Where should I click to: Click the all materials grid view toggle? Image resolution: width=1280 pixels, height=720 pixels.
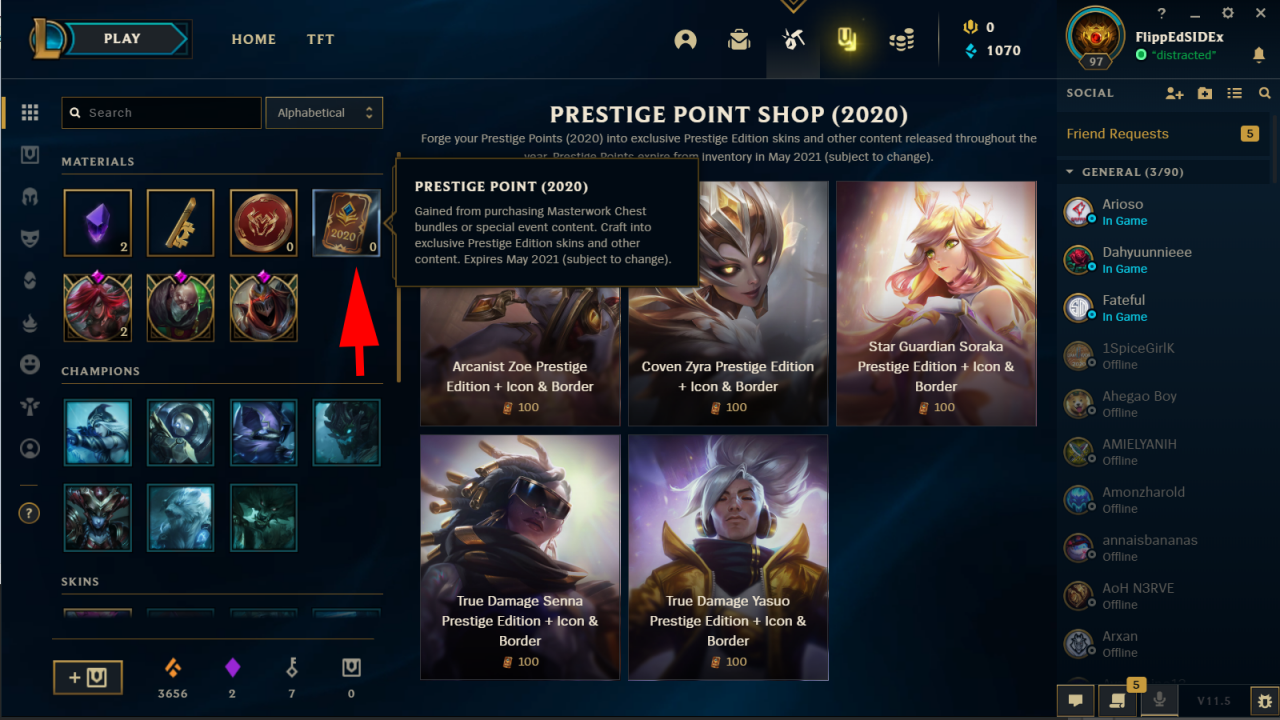[29, 113]
